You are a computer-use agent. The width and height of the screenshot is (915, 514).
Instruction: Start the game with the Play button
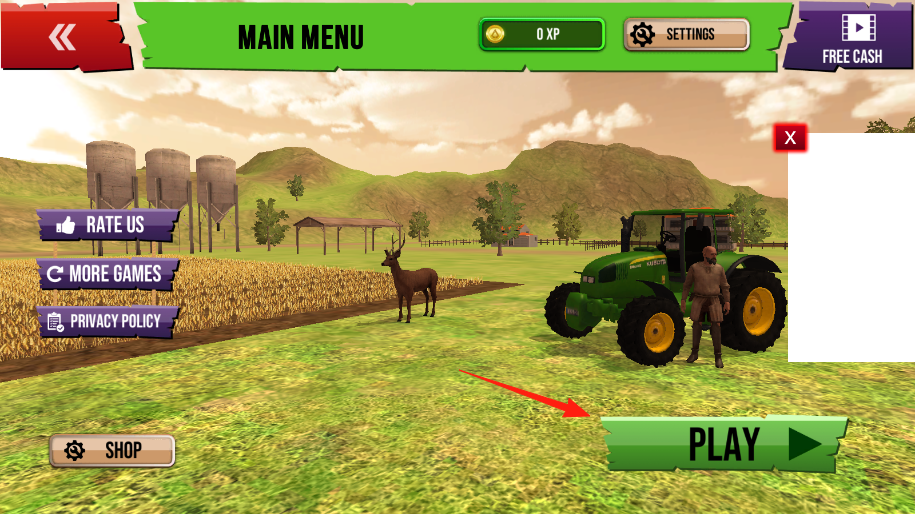pyautogui.click(x=723, y=444)
